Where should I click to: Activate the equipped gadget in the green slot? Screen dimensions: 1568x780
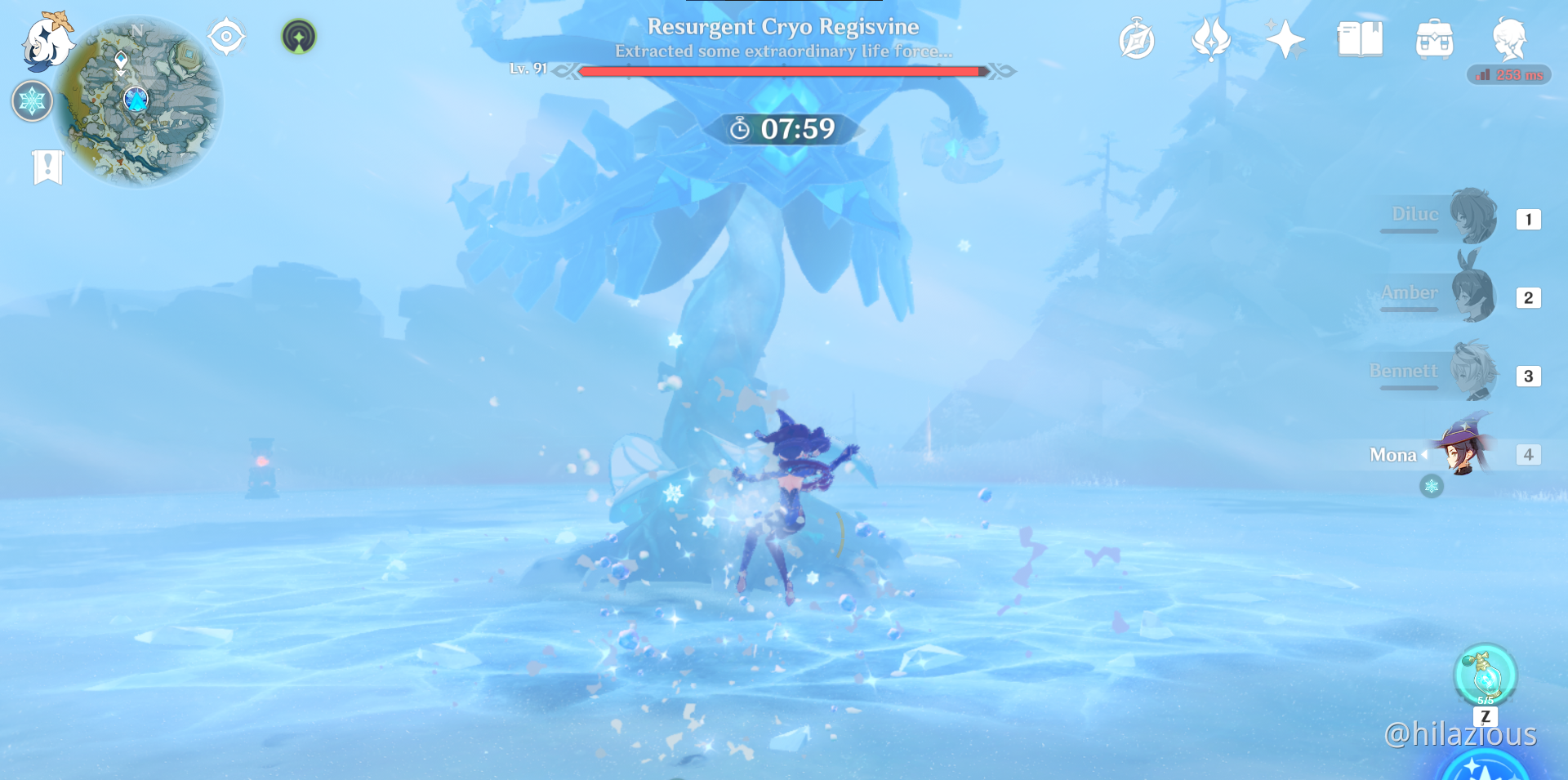coord(299,36)
